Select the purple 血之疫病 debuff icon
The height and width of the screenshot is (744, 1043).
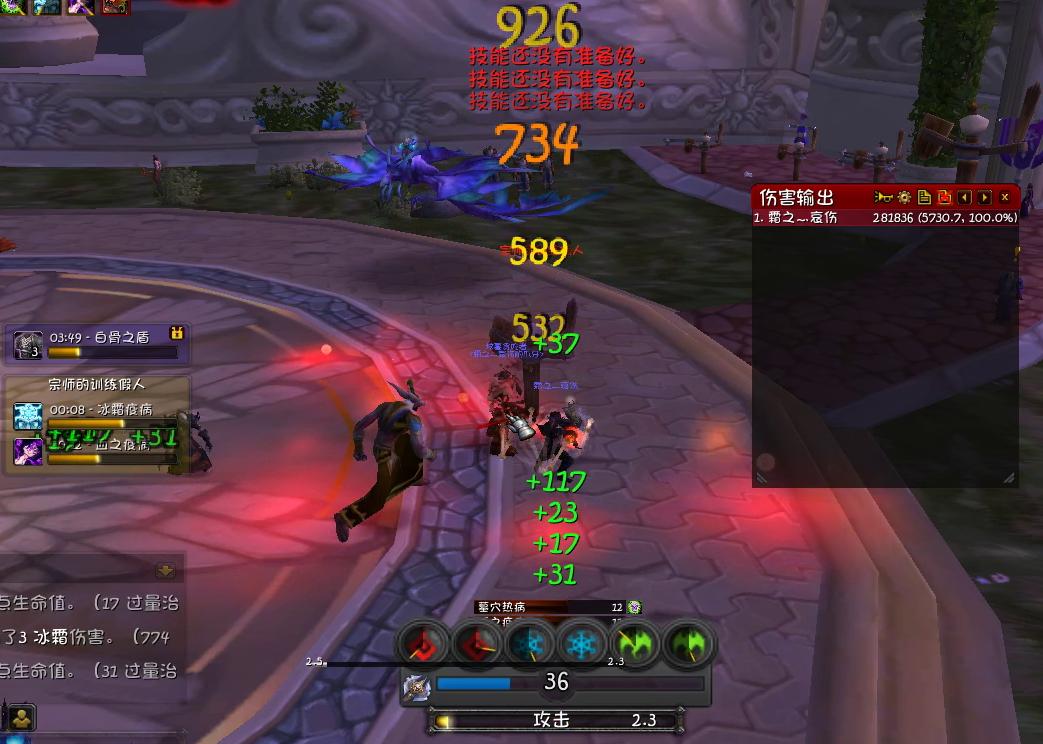(27, 451)
